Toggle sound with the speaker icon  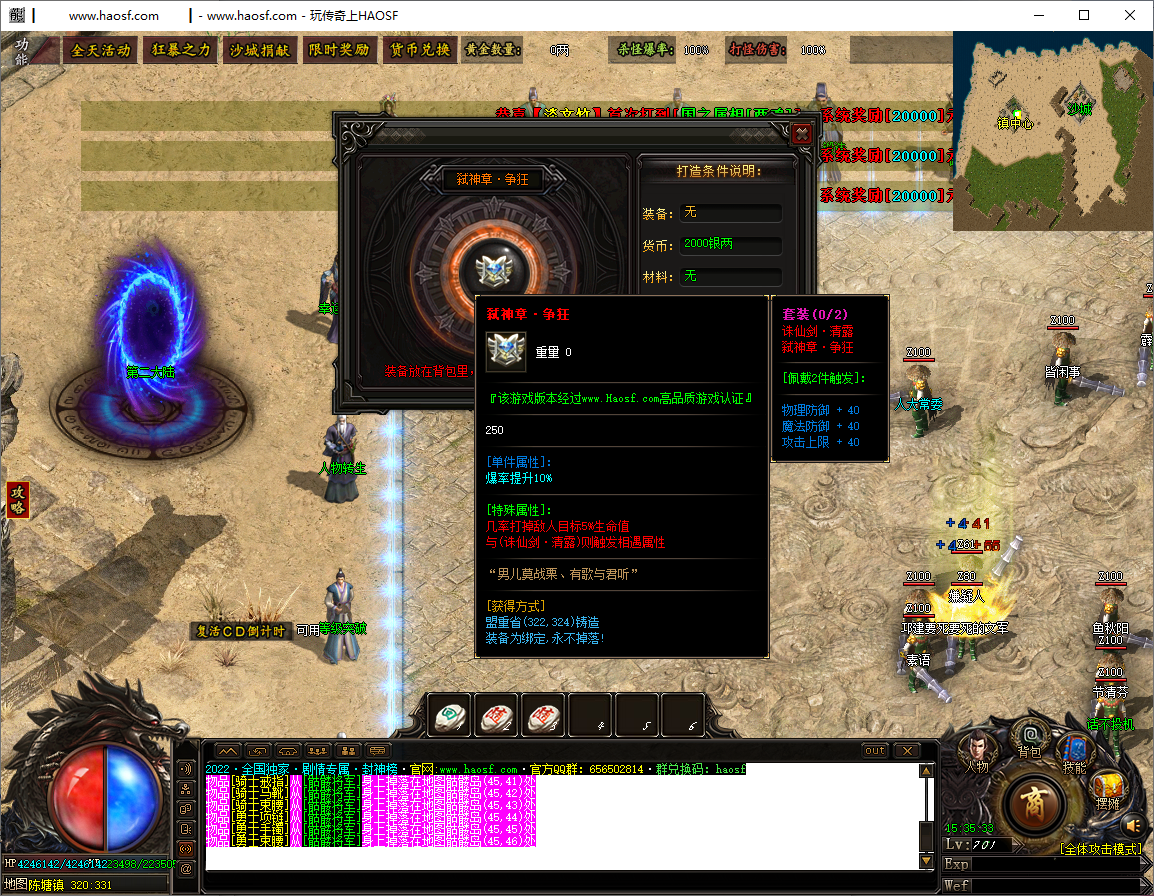[x=1133, y=825]
